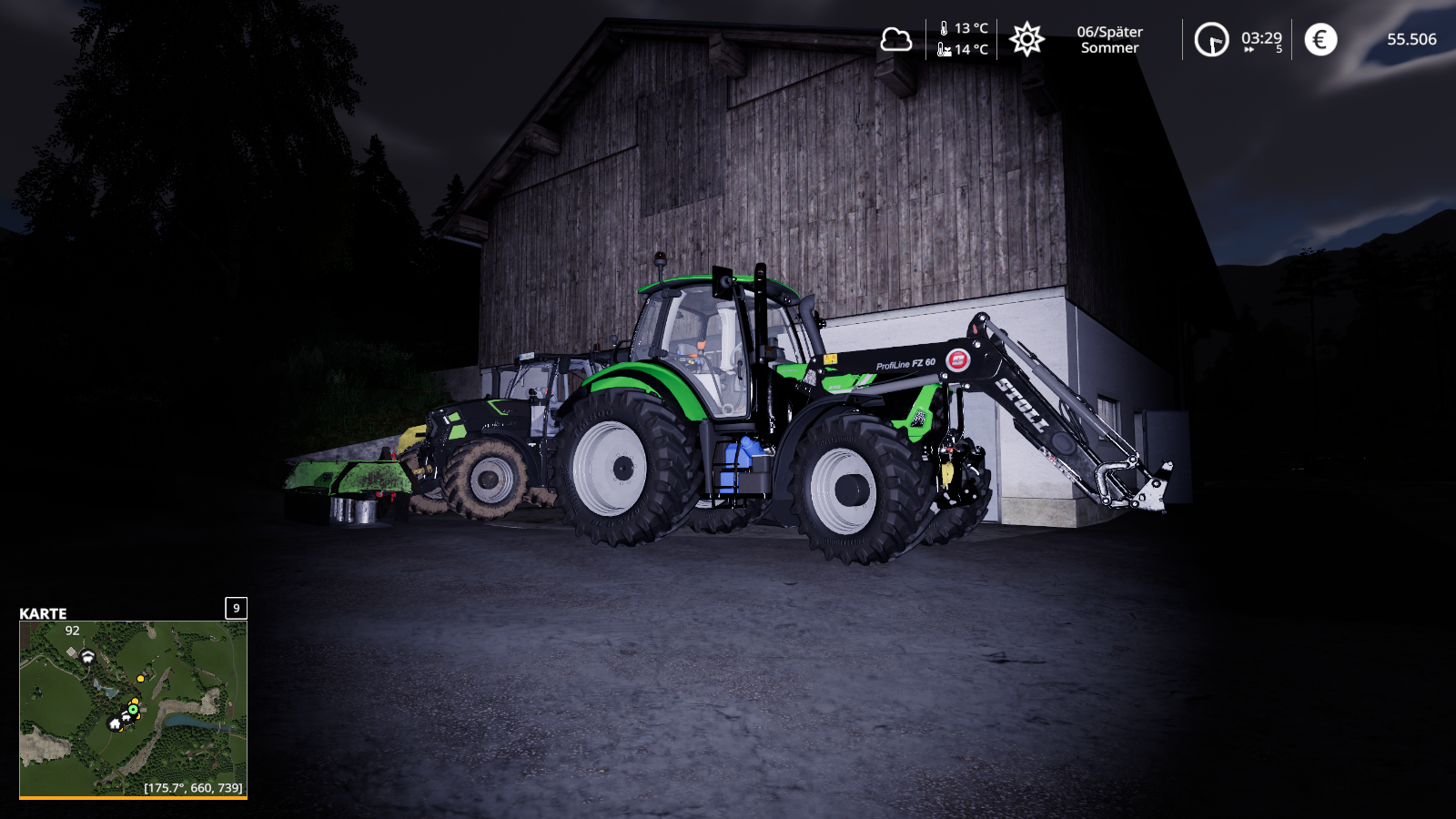This screenshot has height=819, width=1456.
Task: Click the clock time icon
Action: (1211, 39)
